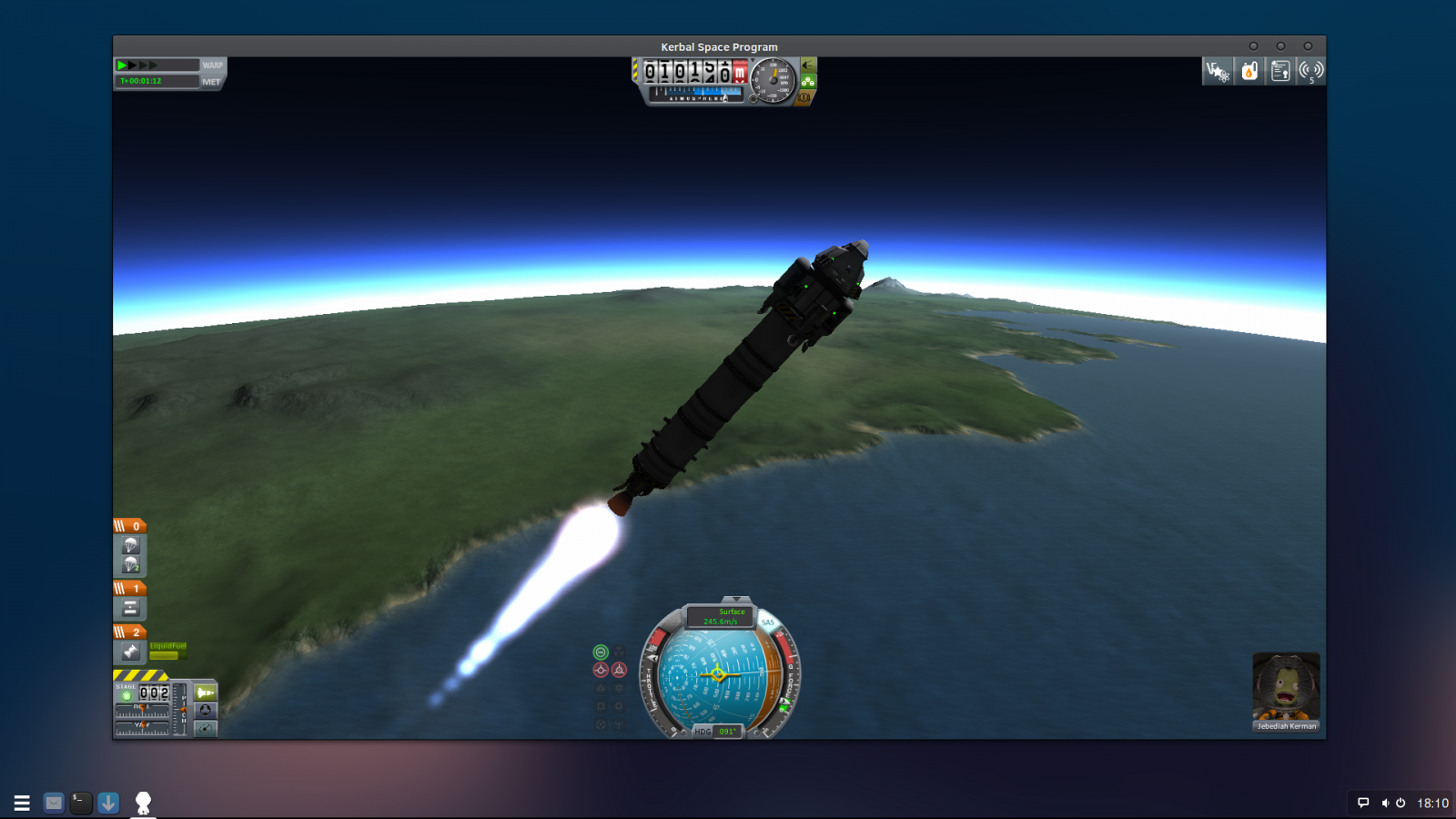The image size is (1456, 819).
Task: Open the desktop application menu
Action: tap(22, 803)
